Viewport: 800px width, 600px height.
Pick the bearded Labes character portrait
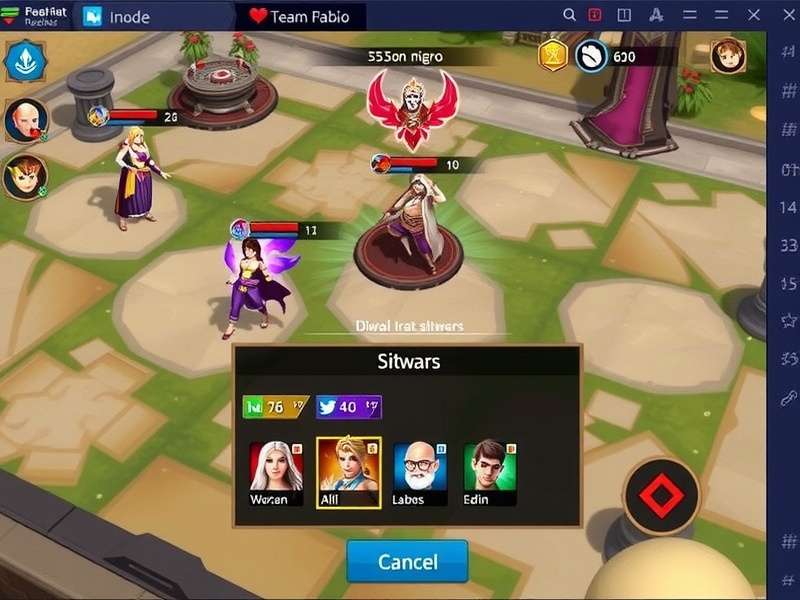pos(420,472)
